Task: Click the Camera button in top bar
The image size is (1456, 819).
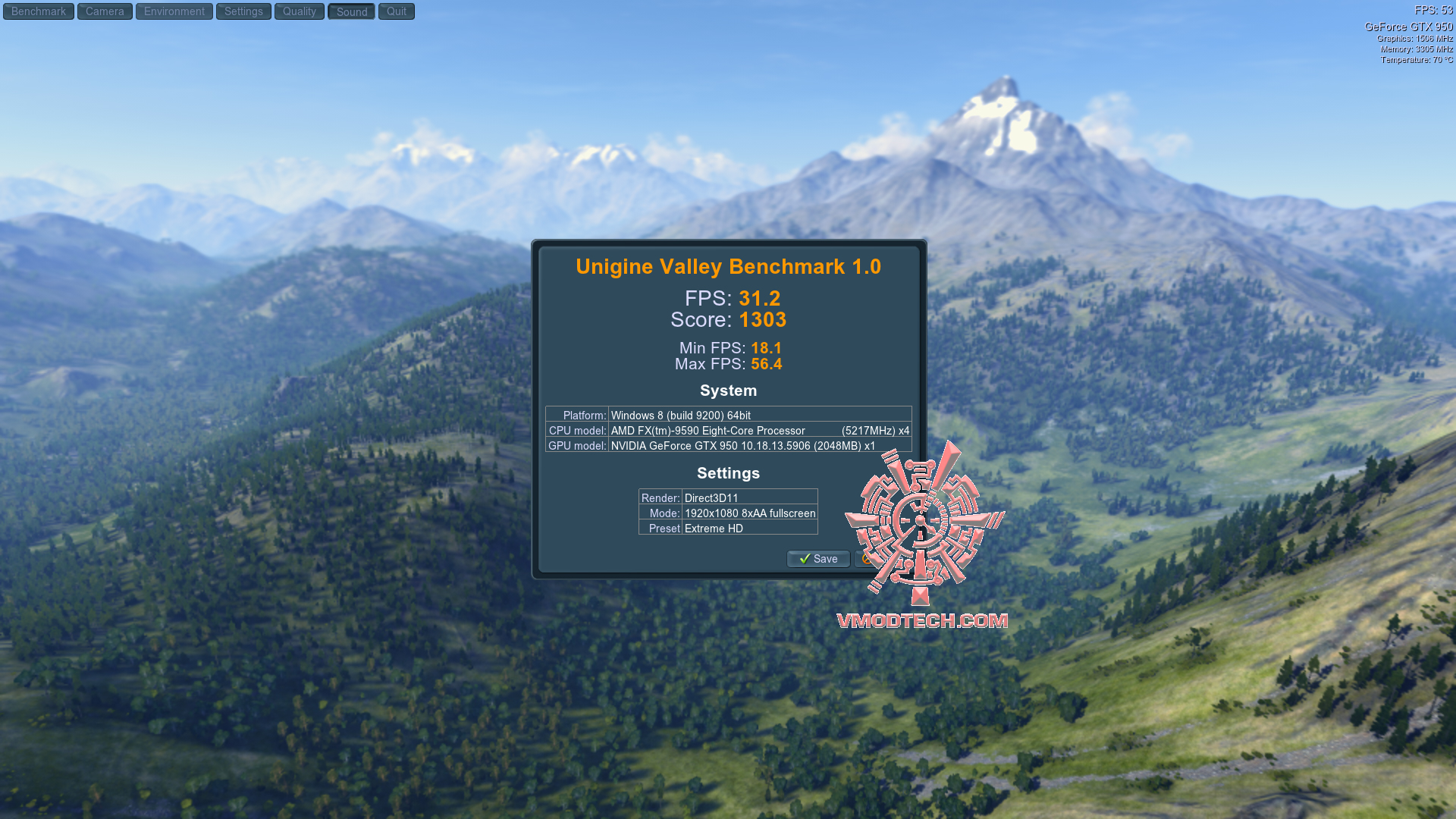Action: pyautogui.click(x=105, y=11)
